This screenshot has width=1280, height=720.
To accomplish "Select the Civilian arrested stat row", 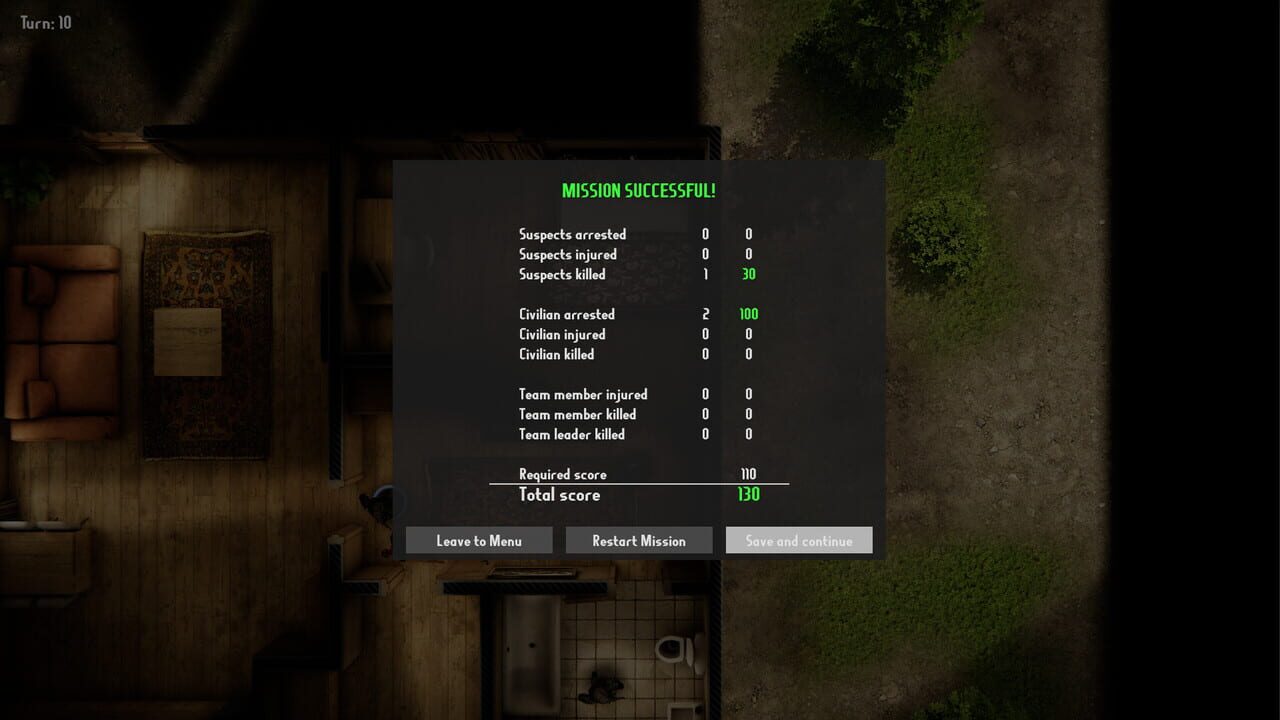I will point(565,314).
